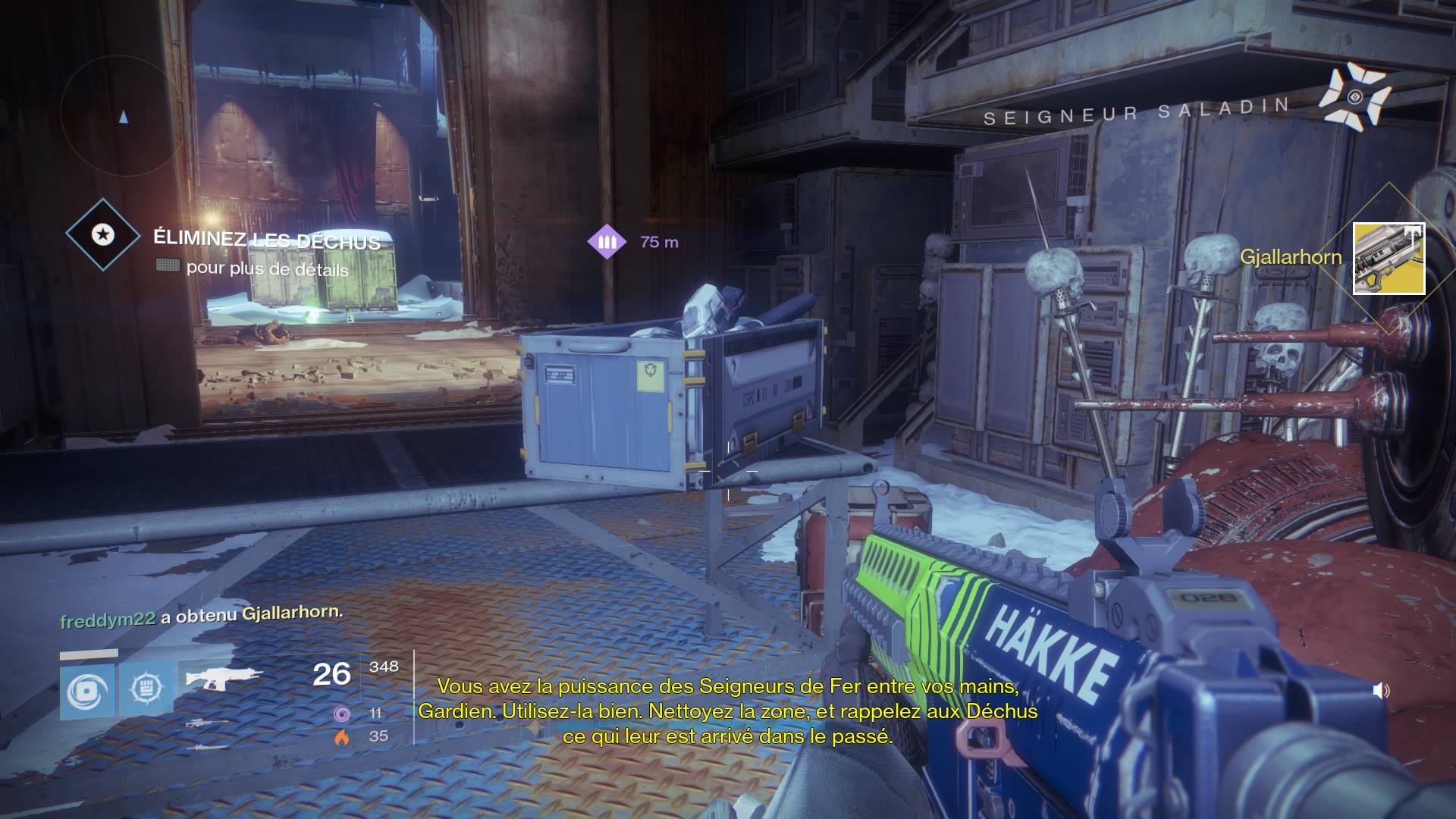1456x819 pixels.
Task: Activate the vortex grenade ability icon
Action: pyautogui.click(x=87, y=692)
